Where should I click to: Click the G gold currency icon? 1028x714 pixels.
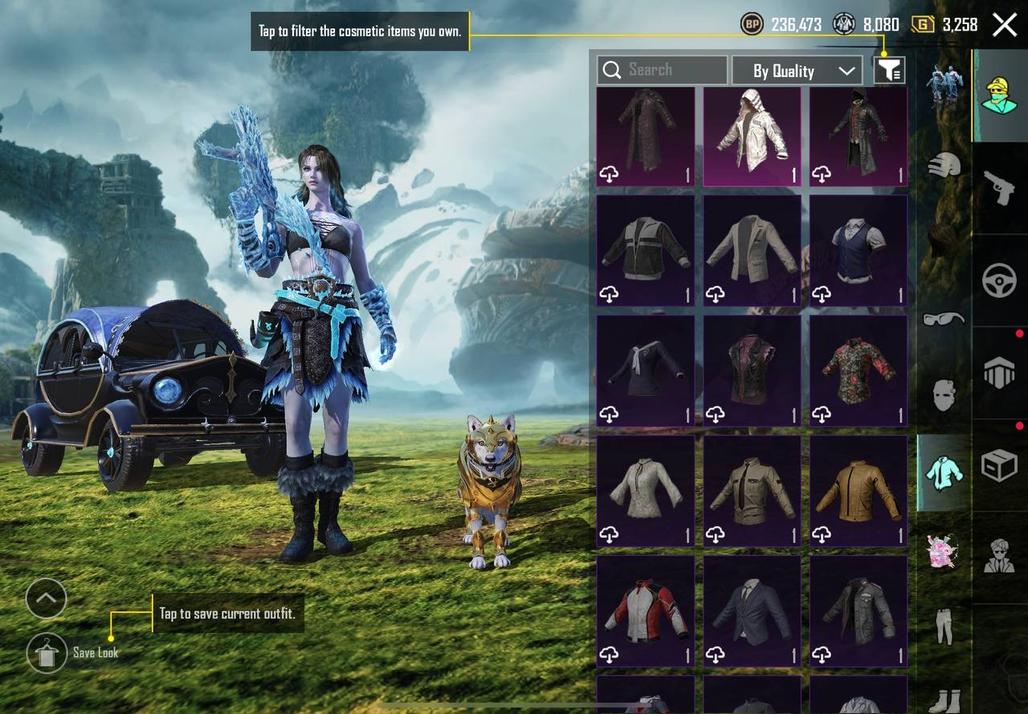click(922, 24)
